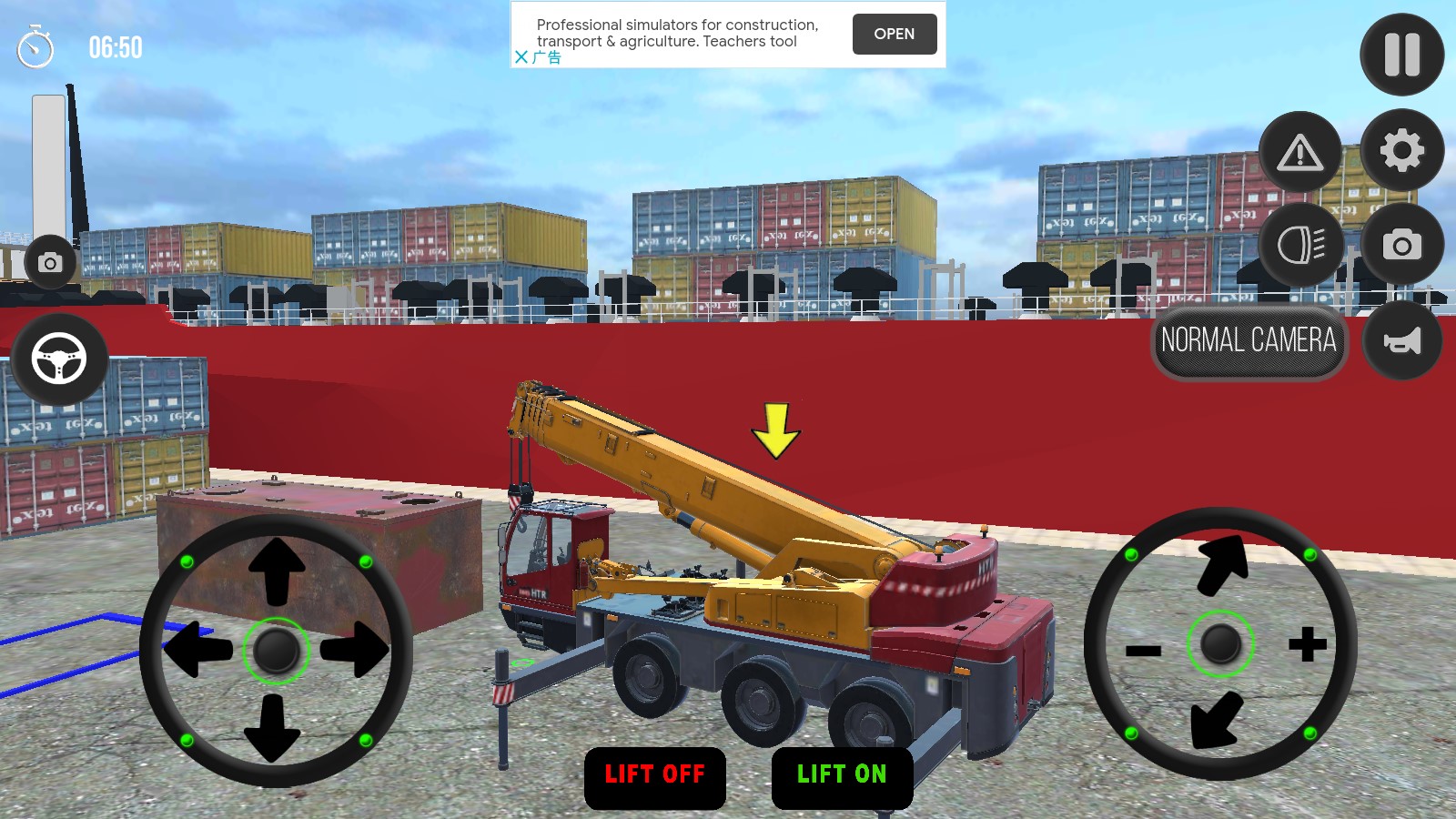This screenshot has height=819, width=1456.
Task: Sound the horn
Action: pyautogui.click(x=1401, y=341)
